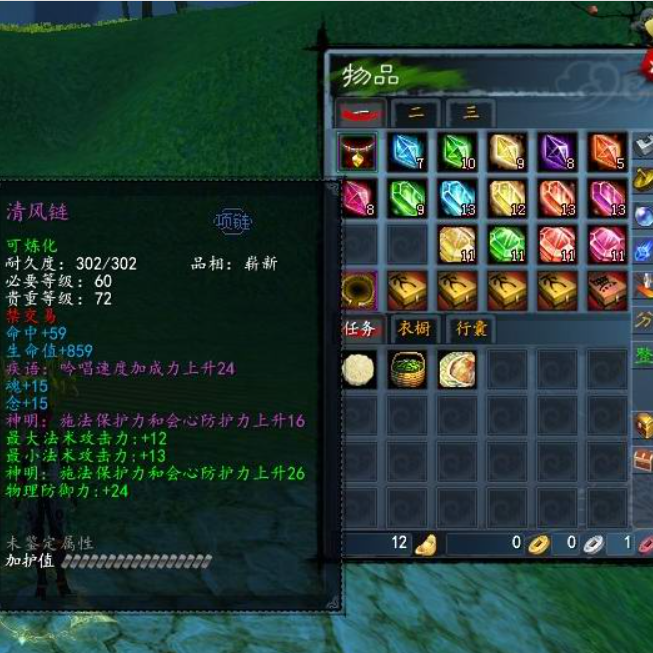Click the green 整 sort button
This screenshot has height=653, width=653.
[x=643, y=355]
